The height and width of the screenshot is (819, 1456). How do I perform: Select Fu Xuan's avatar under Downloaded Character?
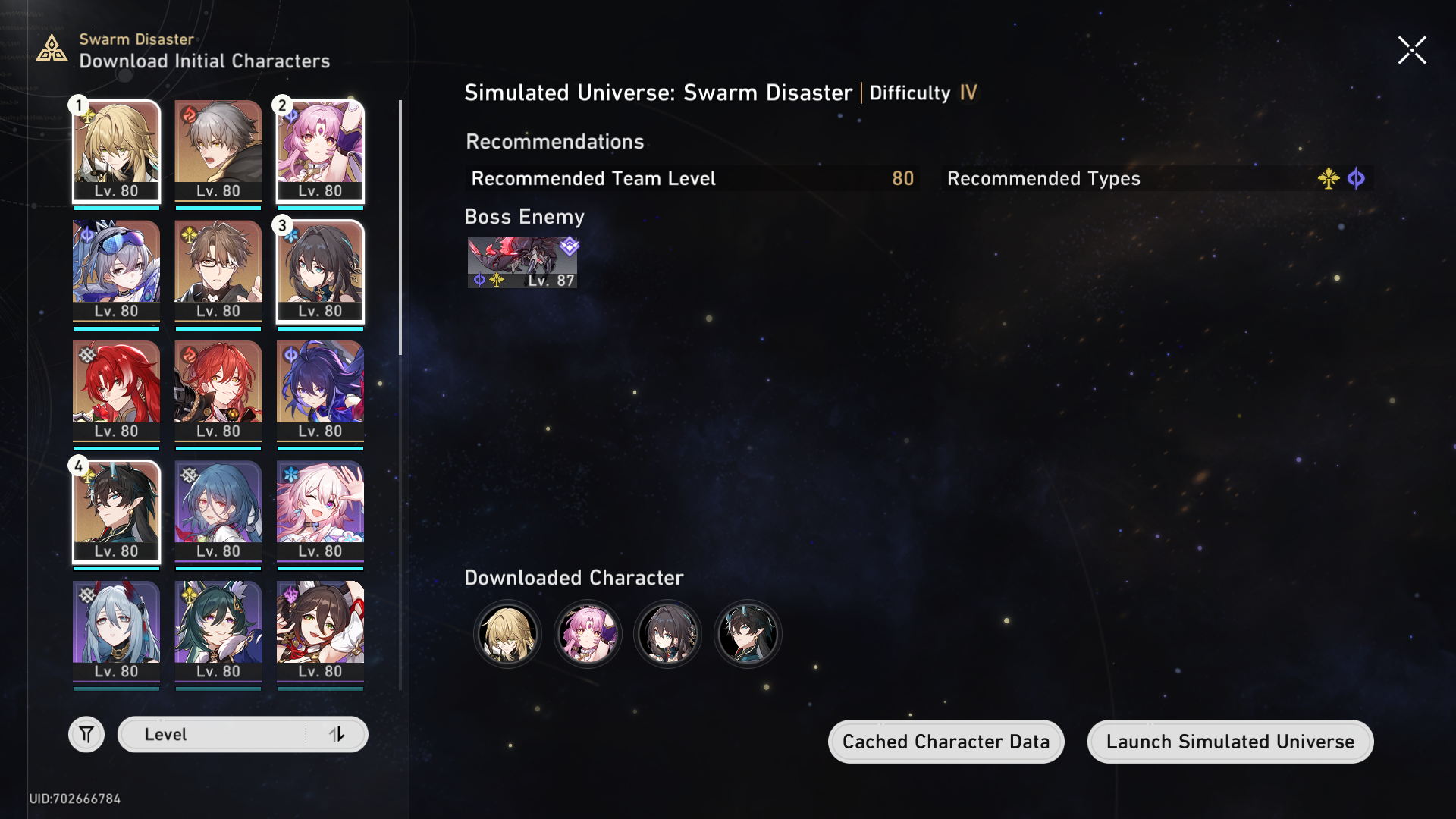pyautogui.click(x=588, y=634)
